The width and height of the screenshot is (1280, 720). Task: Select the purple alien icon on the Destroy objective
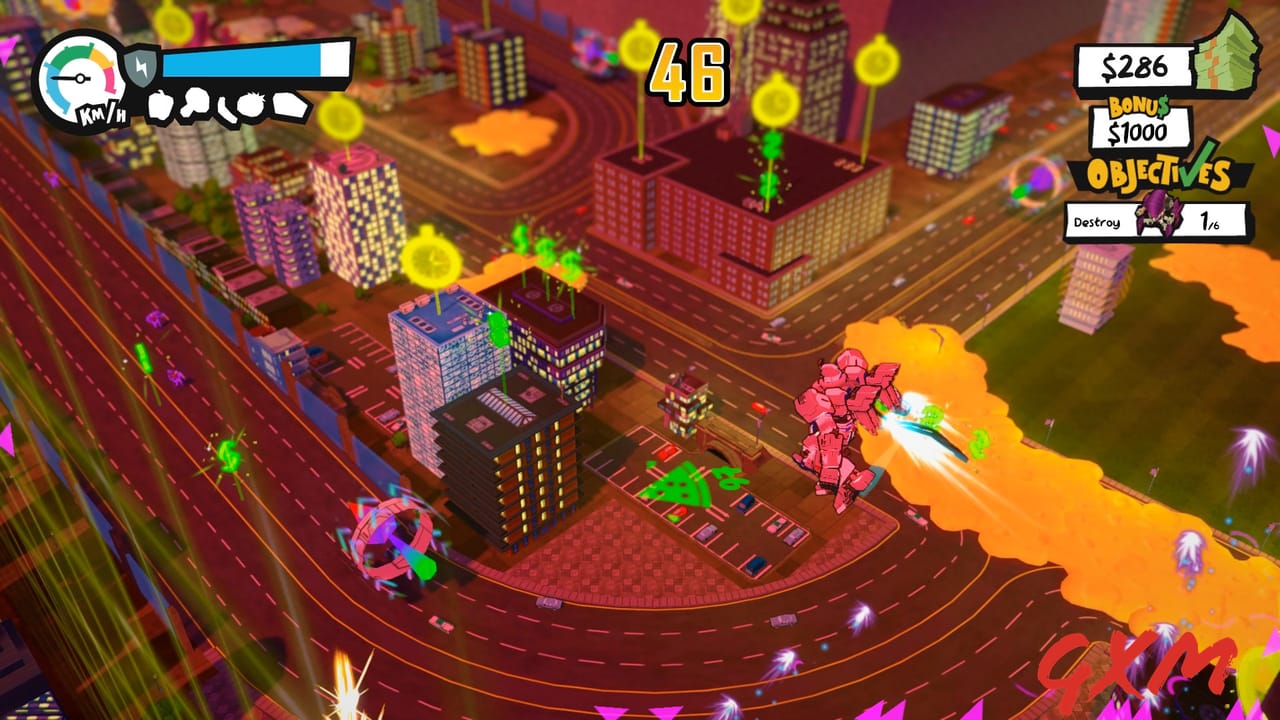(x=1157, y=215)
